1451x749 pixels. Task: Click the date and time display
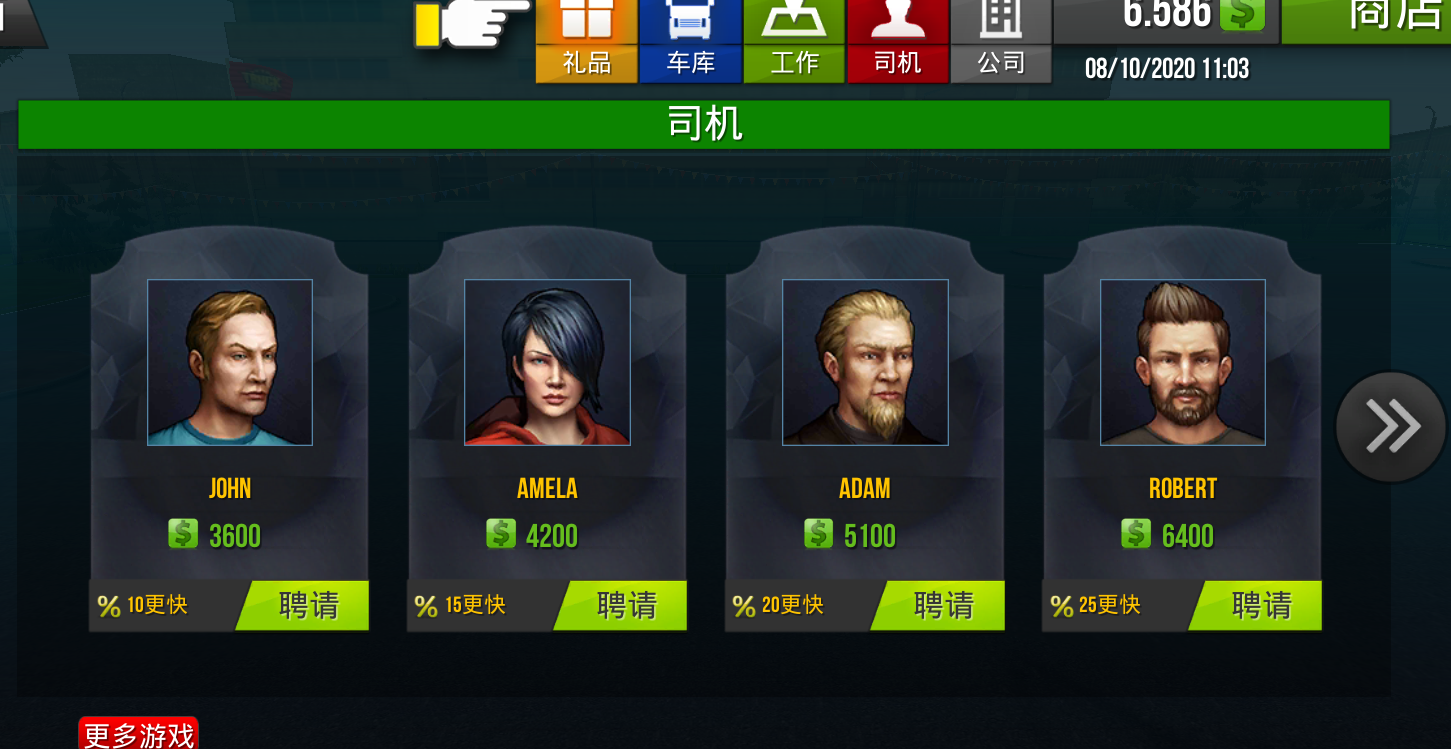tap(1168, 68)
